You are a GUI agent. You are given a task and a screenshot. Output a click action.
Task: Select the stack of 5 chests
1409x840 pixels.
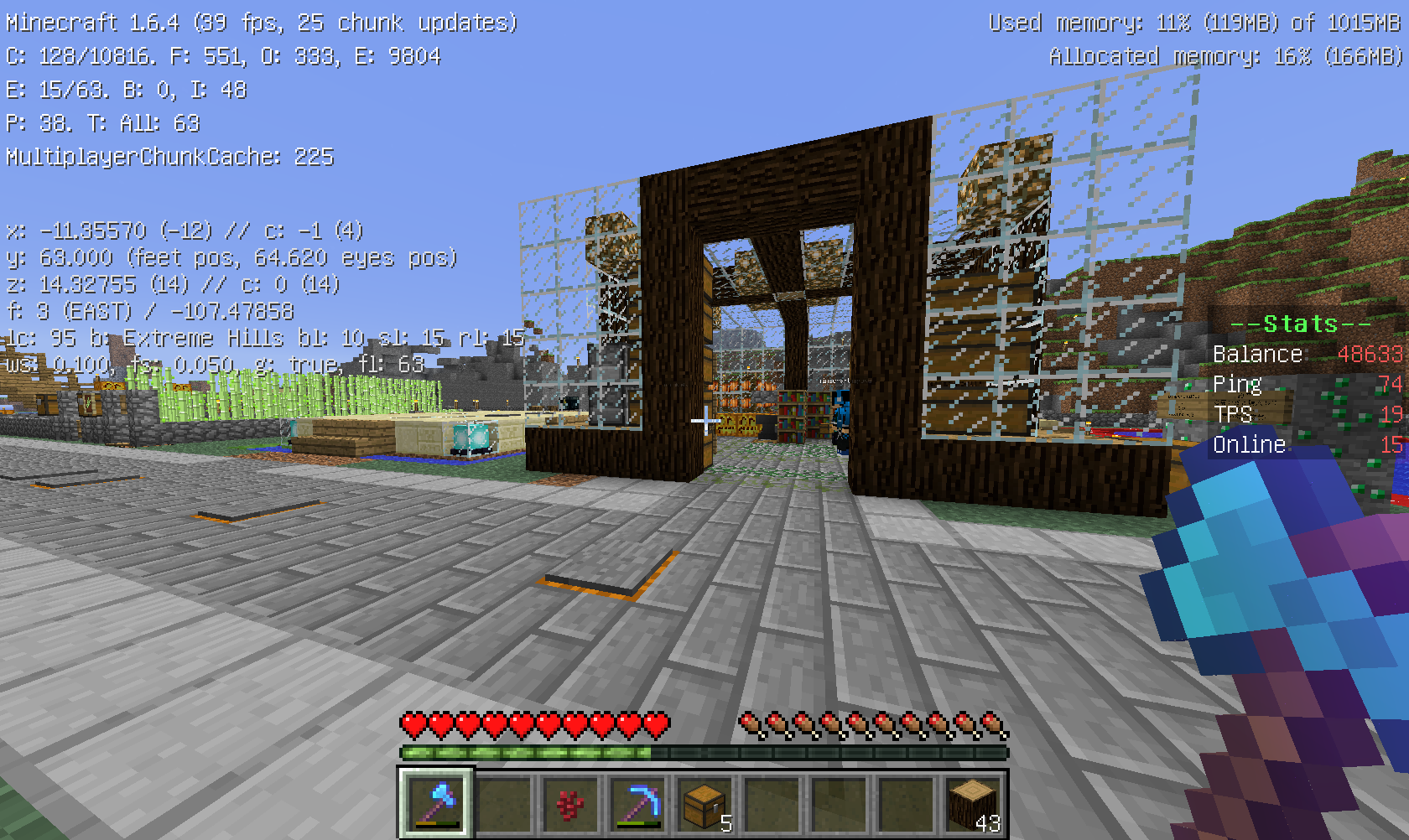pos(704,803)
